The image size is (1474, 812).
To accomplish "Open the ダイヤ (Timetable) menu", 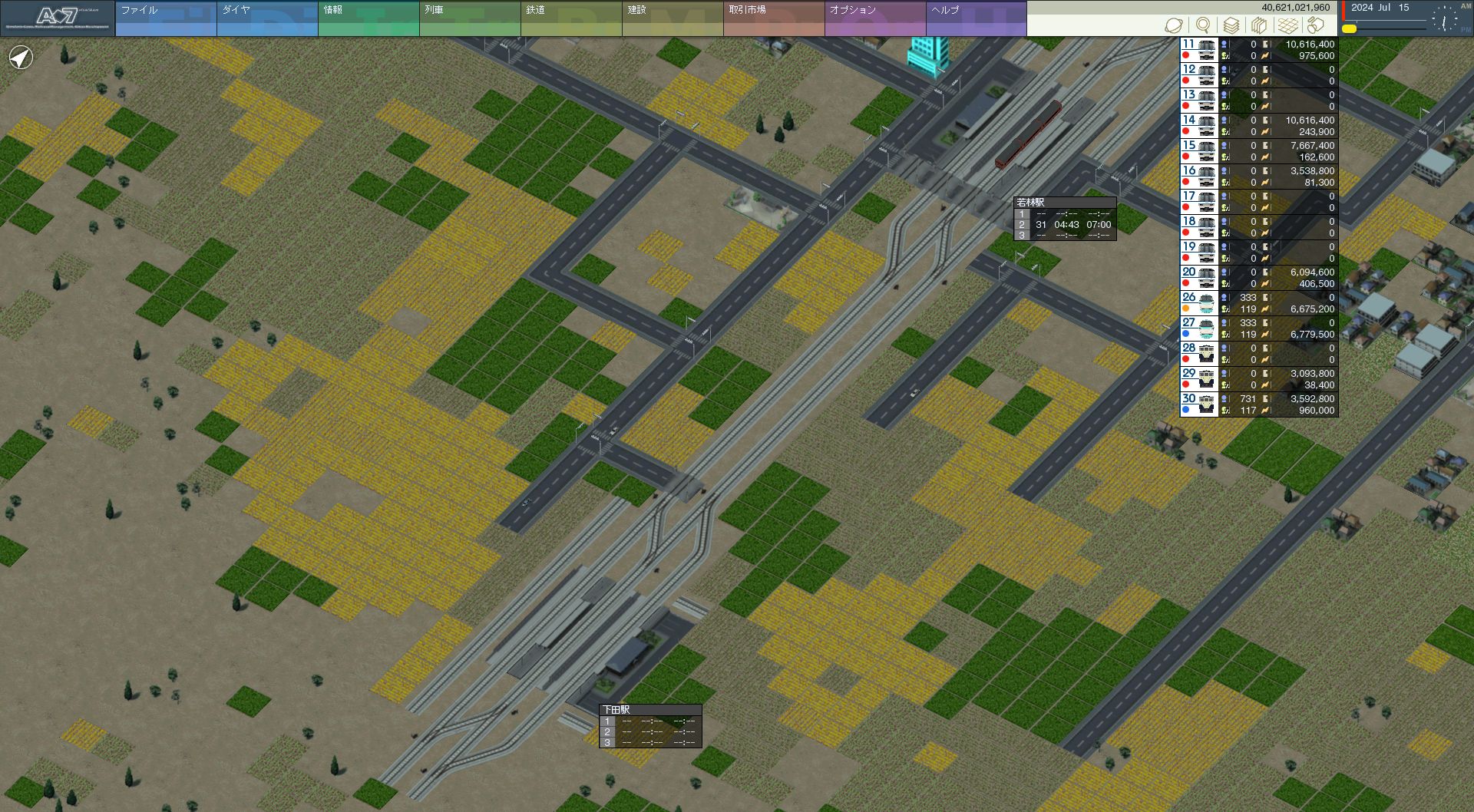I will [267, 18].
